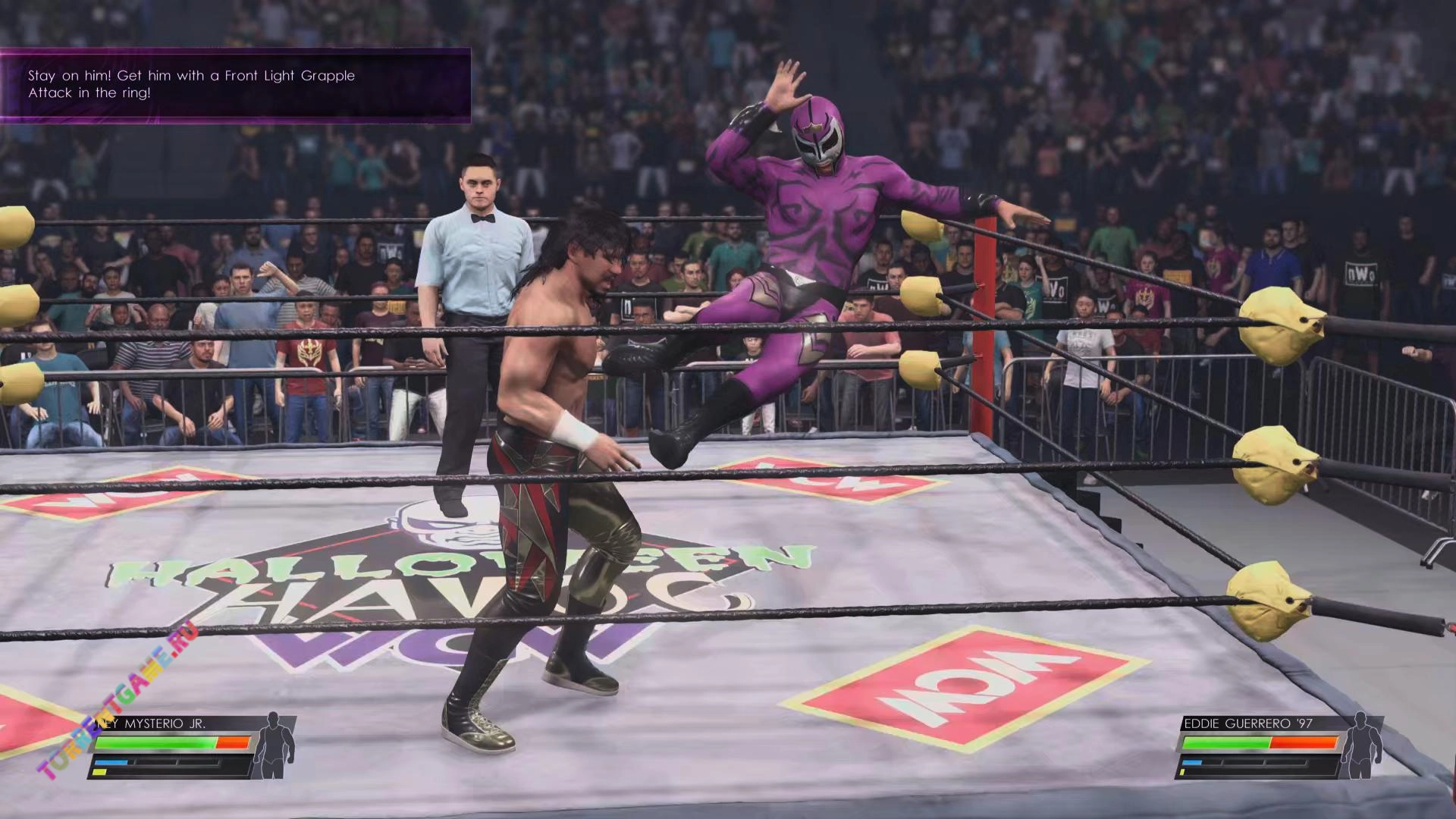Select the Front Light Grapple objective prompt
Image resolution: width=1456 pixels, height=819 pixels.
(x=235, y=85)
